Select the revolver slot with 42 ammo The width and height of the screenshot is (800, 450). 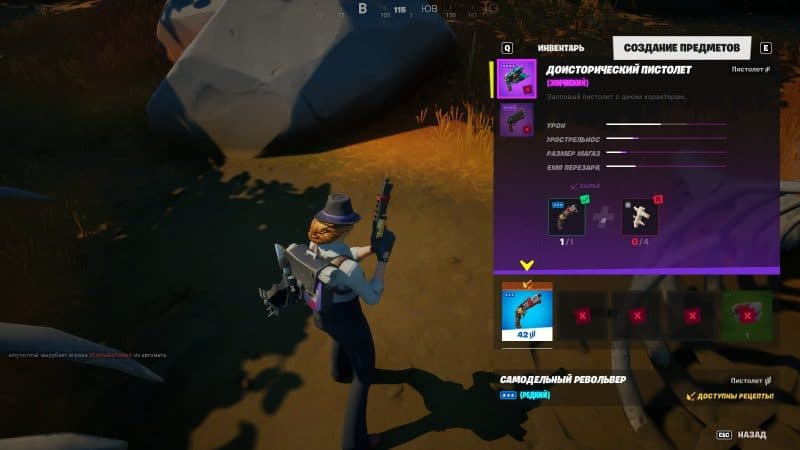[x=527, y=312]
